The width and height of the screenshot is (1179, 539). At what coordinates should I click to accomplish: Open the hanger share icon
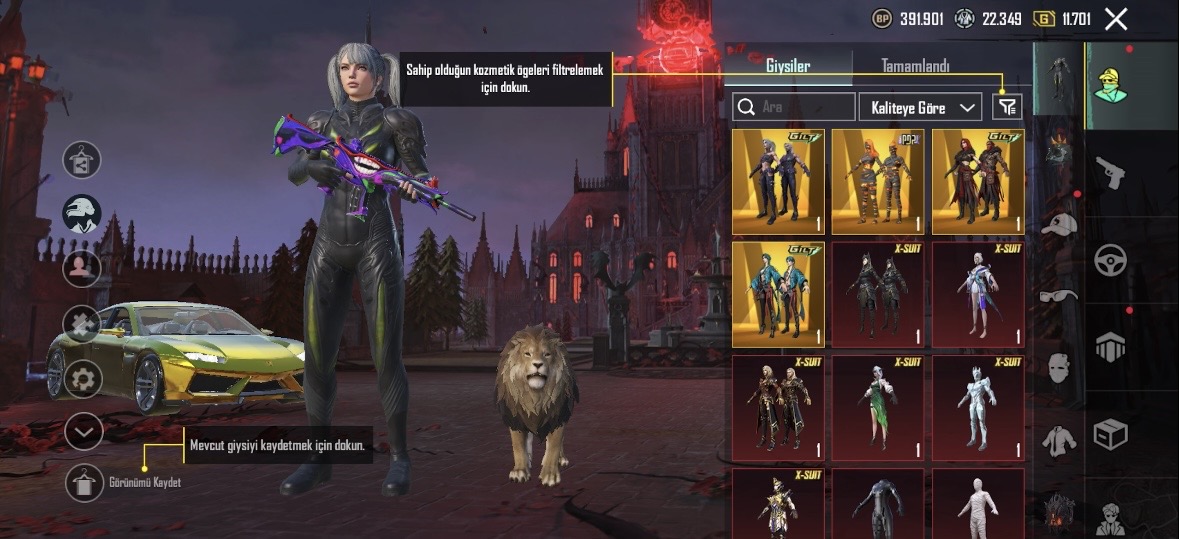(84, 159)
